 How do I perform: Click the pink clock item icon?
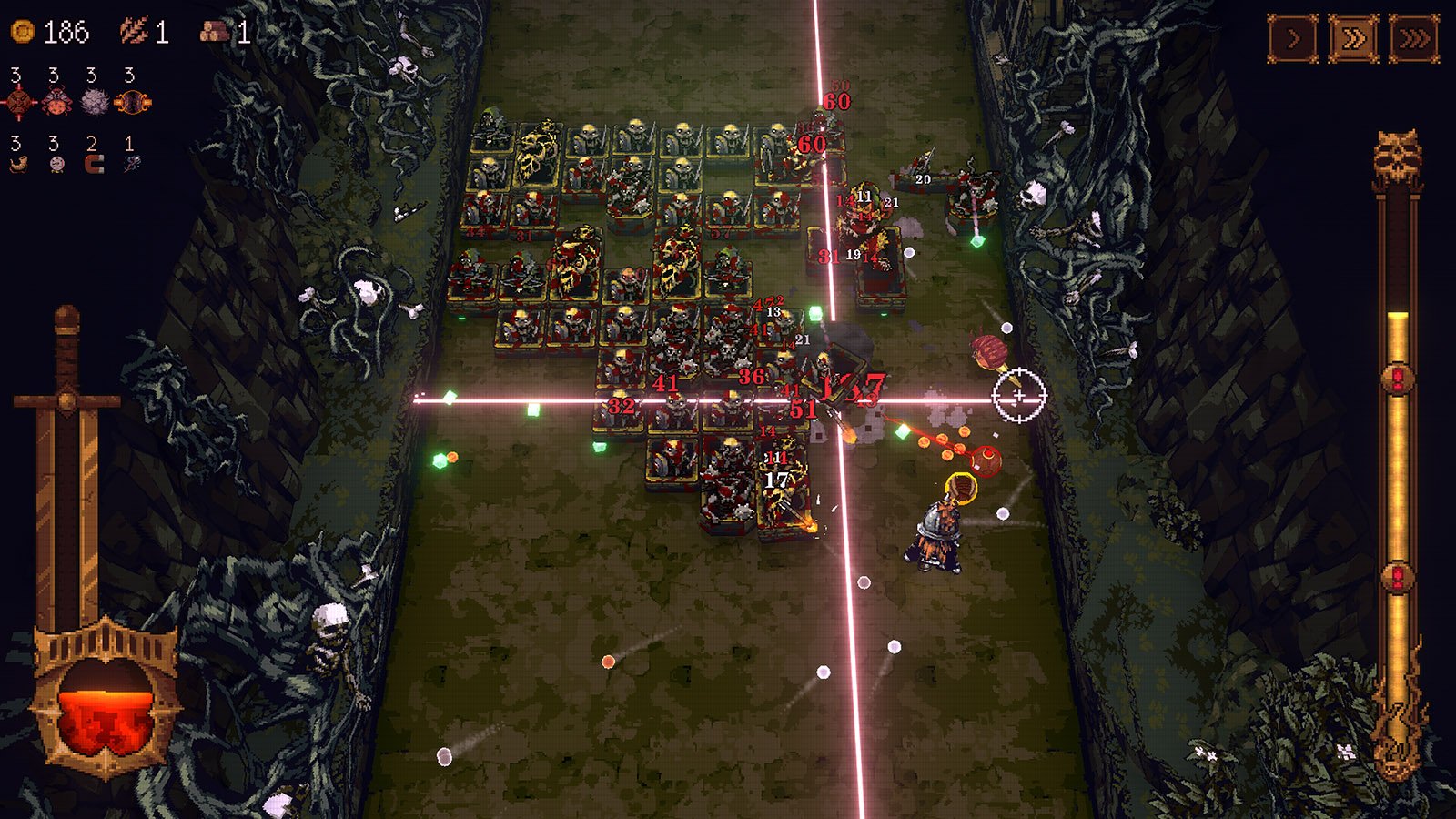pyautogui.click(x=56, y=165)
